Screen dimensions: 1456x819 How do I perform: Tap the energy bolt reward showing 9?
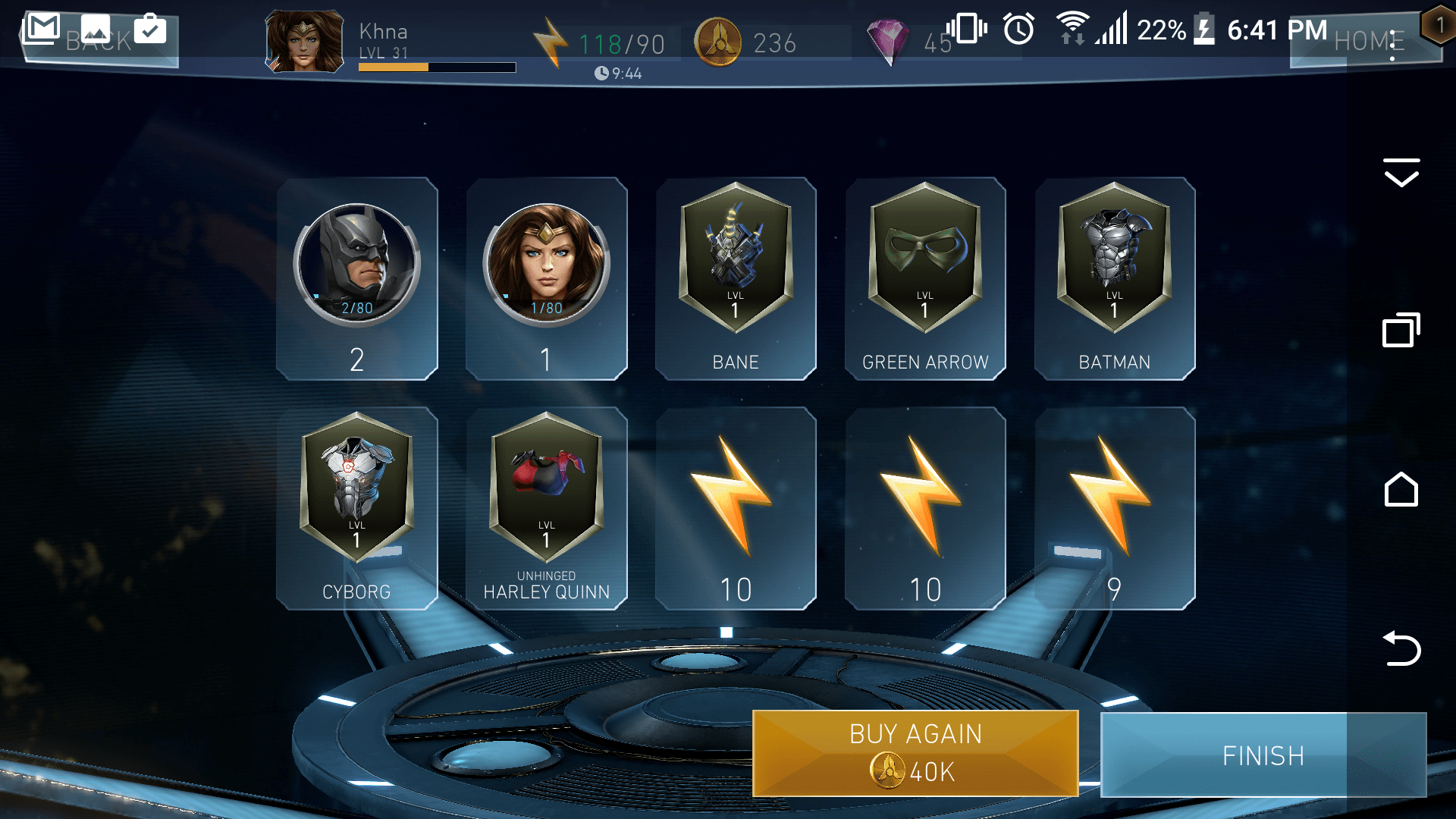click(x=1114, y=504)
